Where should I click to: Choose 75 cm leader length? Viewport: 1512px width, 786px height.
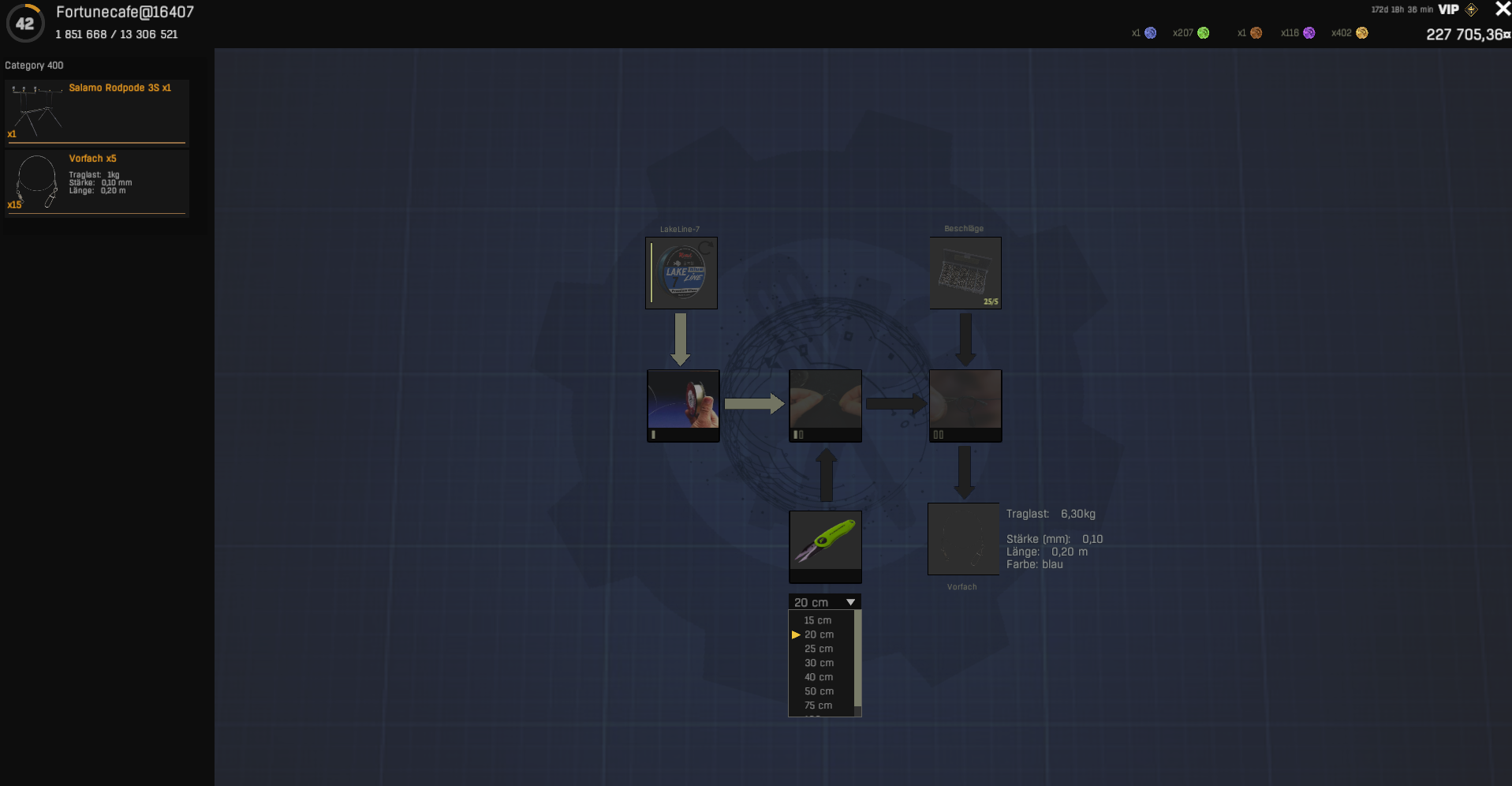tap(818, 706)
